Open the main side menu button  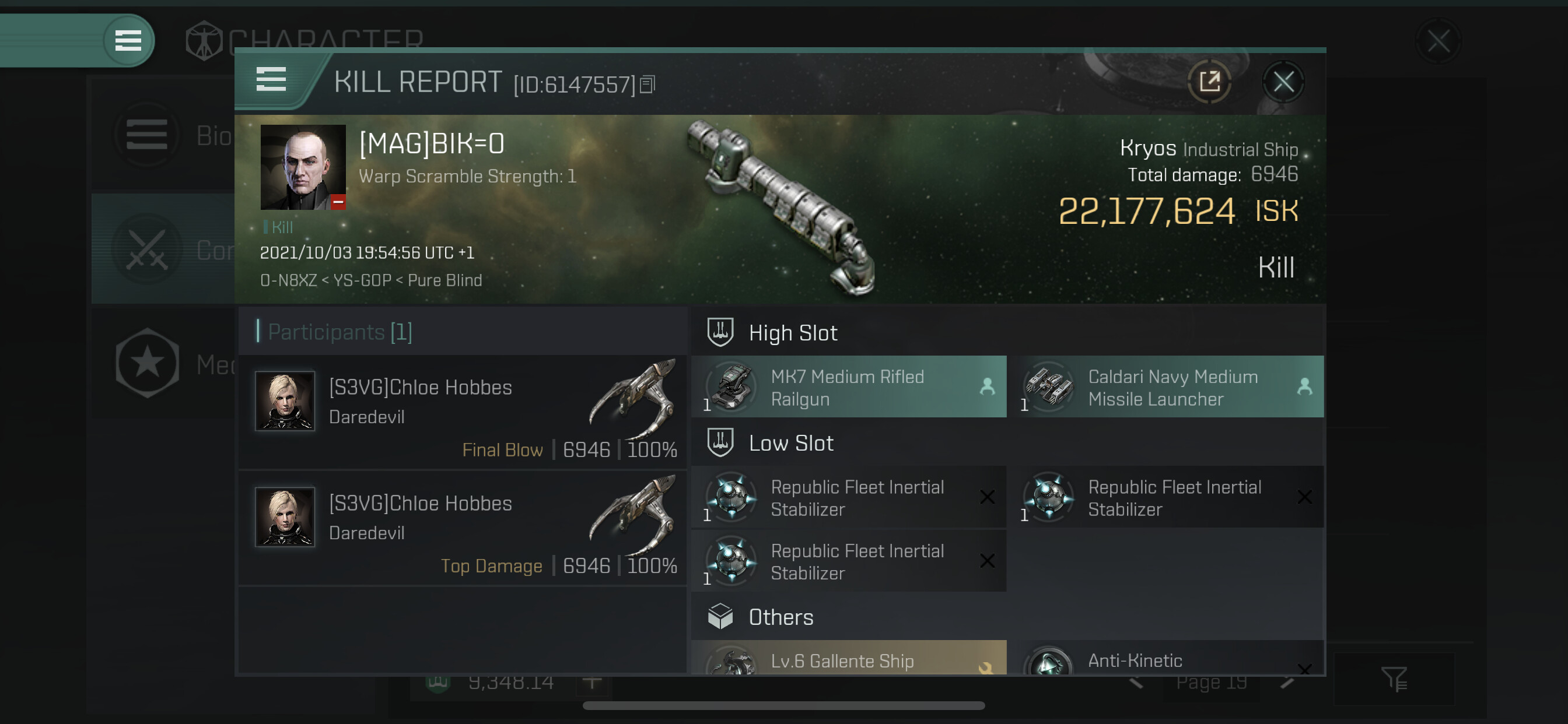pos(128,41)
